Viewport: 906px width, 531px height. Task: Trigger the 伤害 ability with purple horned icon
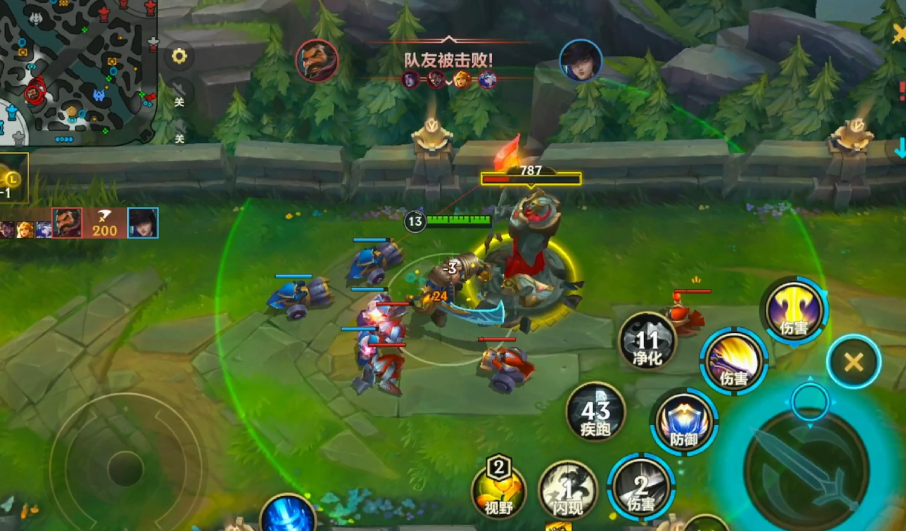pyautogui.click(x=794, y=308)
